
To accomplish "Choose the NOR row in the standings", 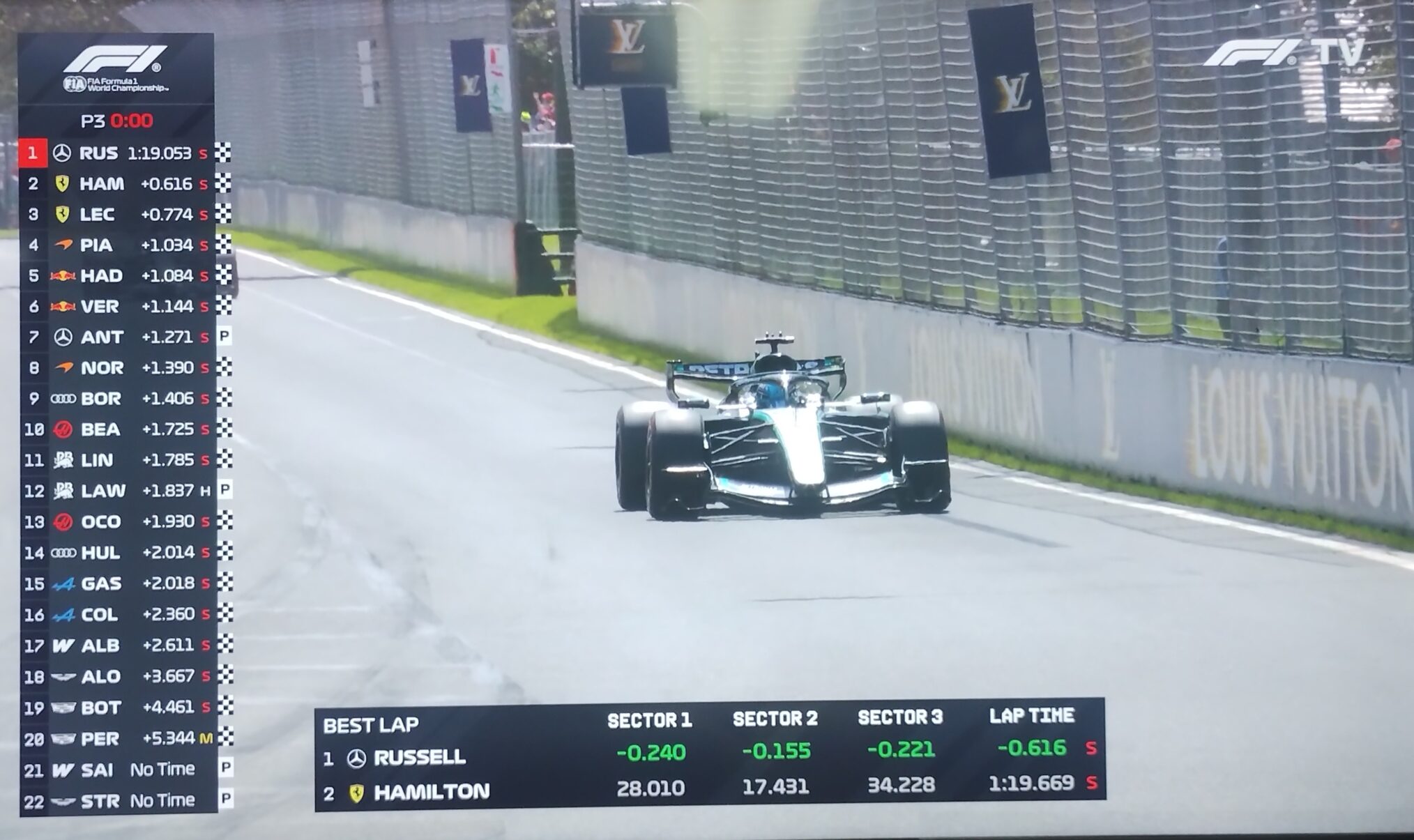I will (119, 368).
